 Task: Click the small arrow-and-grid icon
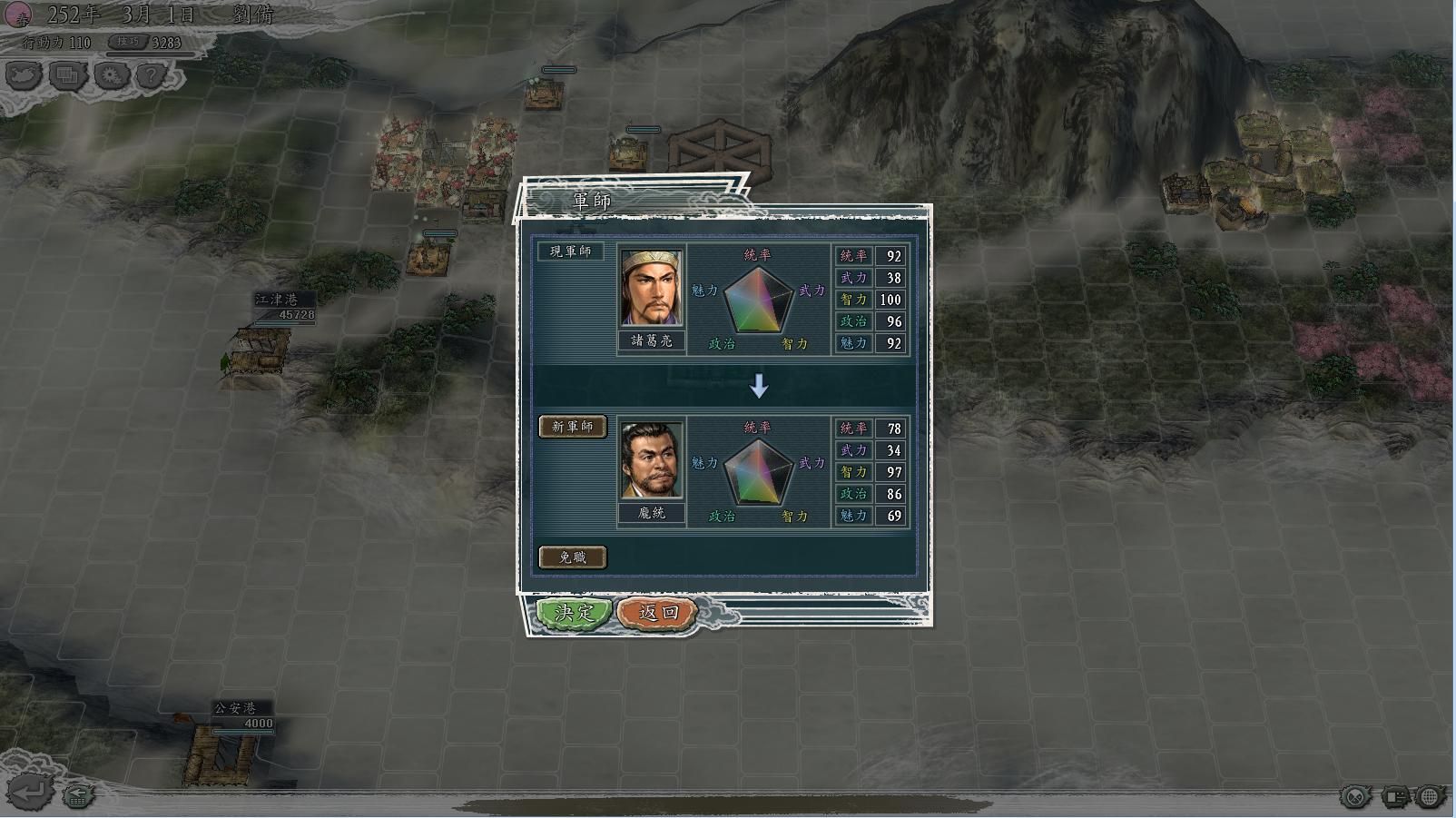78,796
